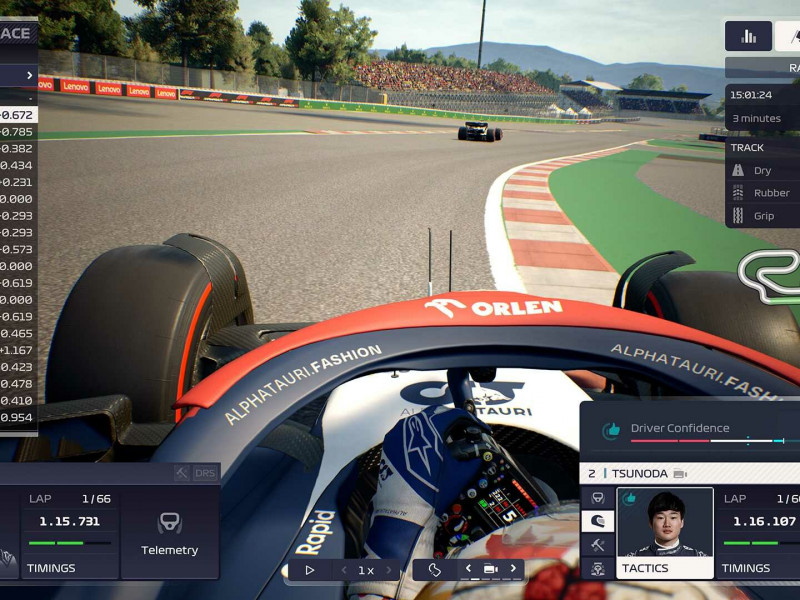Open the bar chart standings tab

[748, 36]
